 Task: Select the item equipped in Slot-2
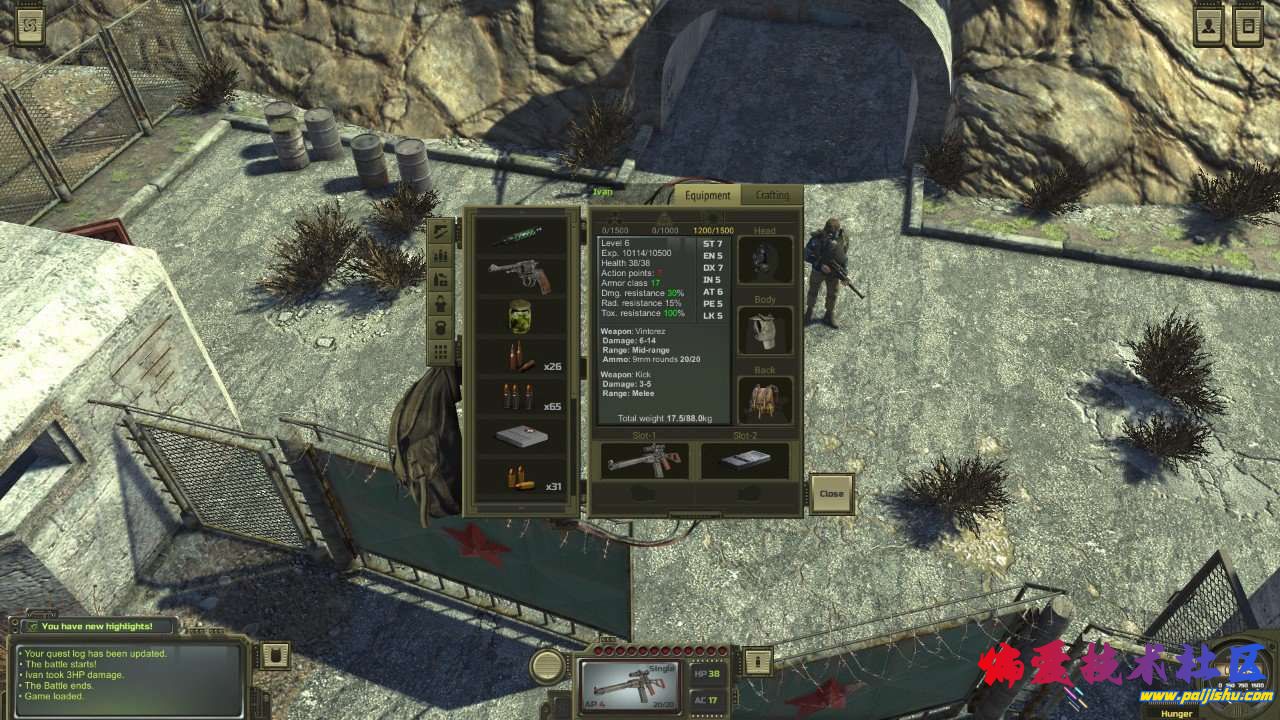click(x=744, y=461)
